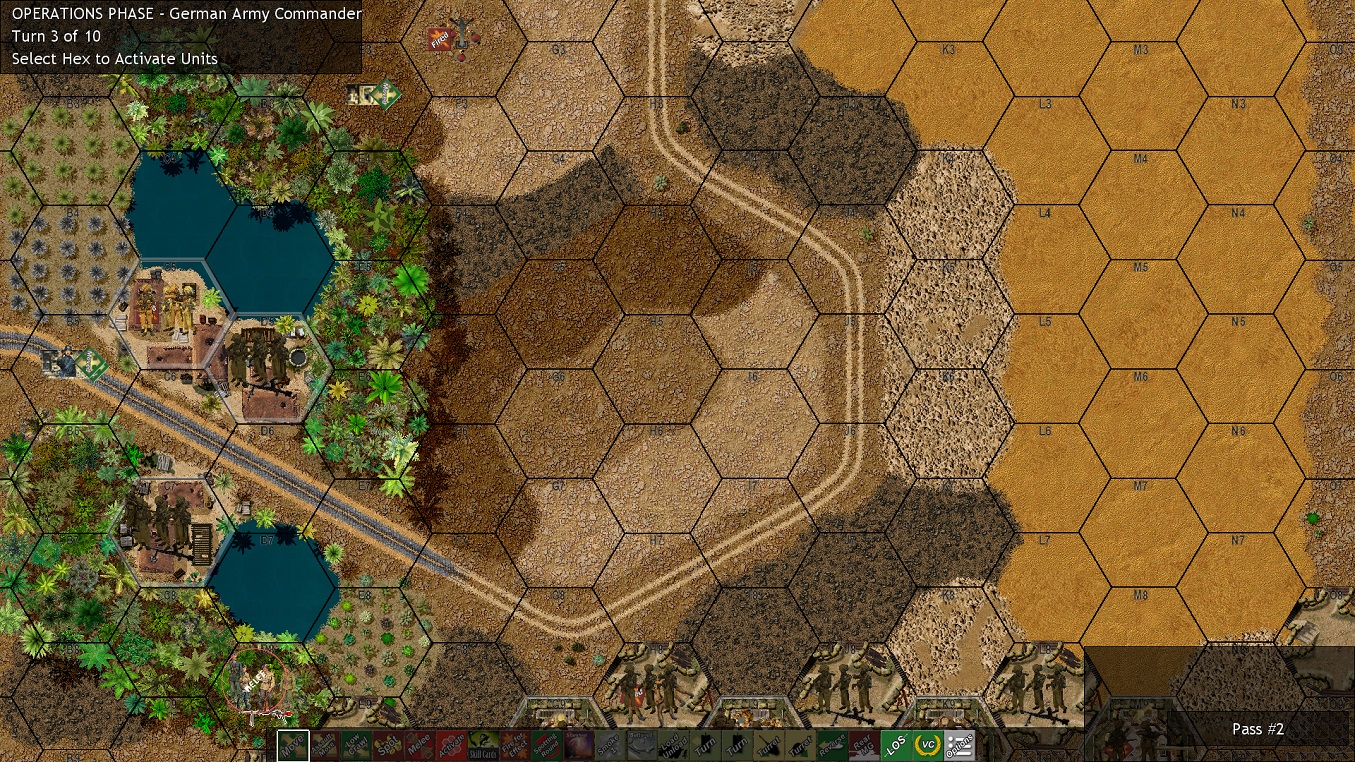
Task: Activate the Low Crawl order
Action: click(354, 744)
